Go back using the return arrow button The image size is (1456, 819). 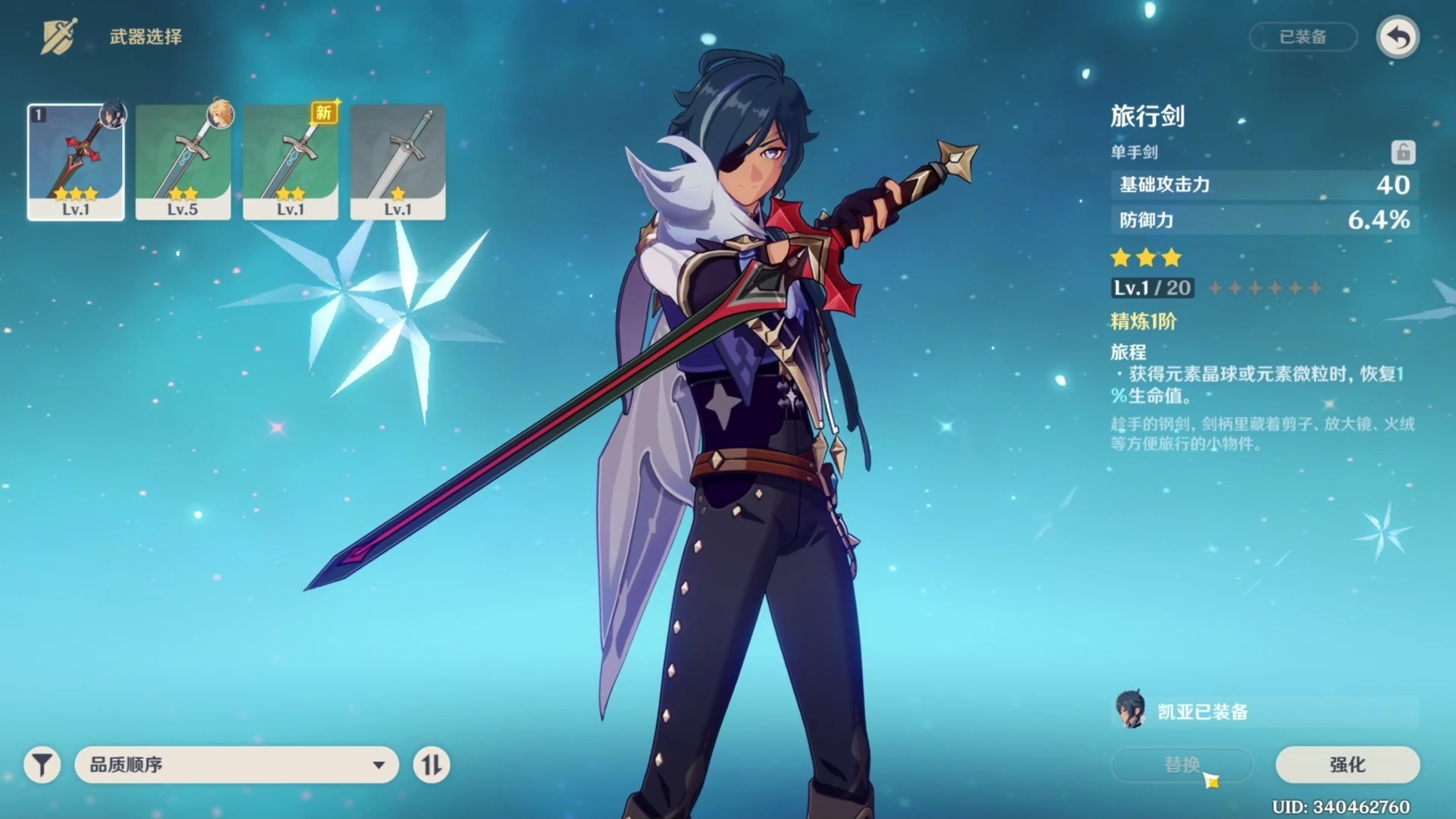pyautogui.click(x=1398, y=37)
